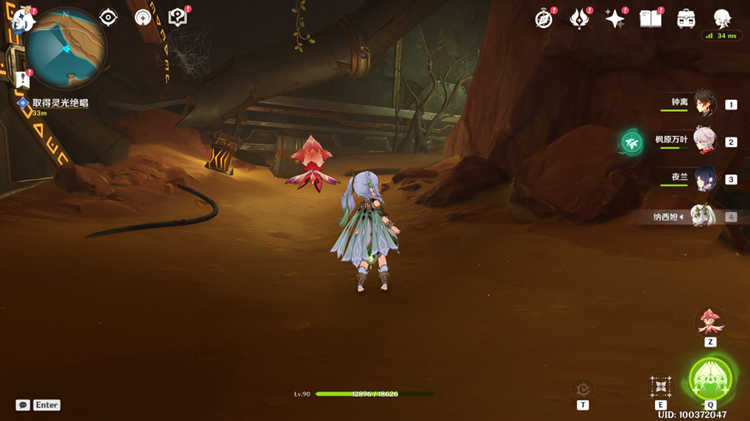Open the exclamation notice icon below the minimap
The image size is (750, 421).
23,79
